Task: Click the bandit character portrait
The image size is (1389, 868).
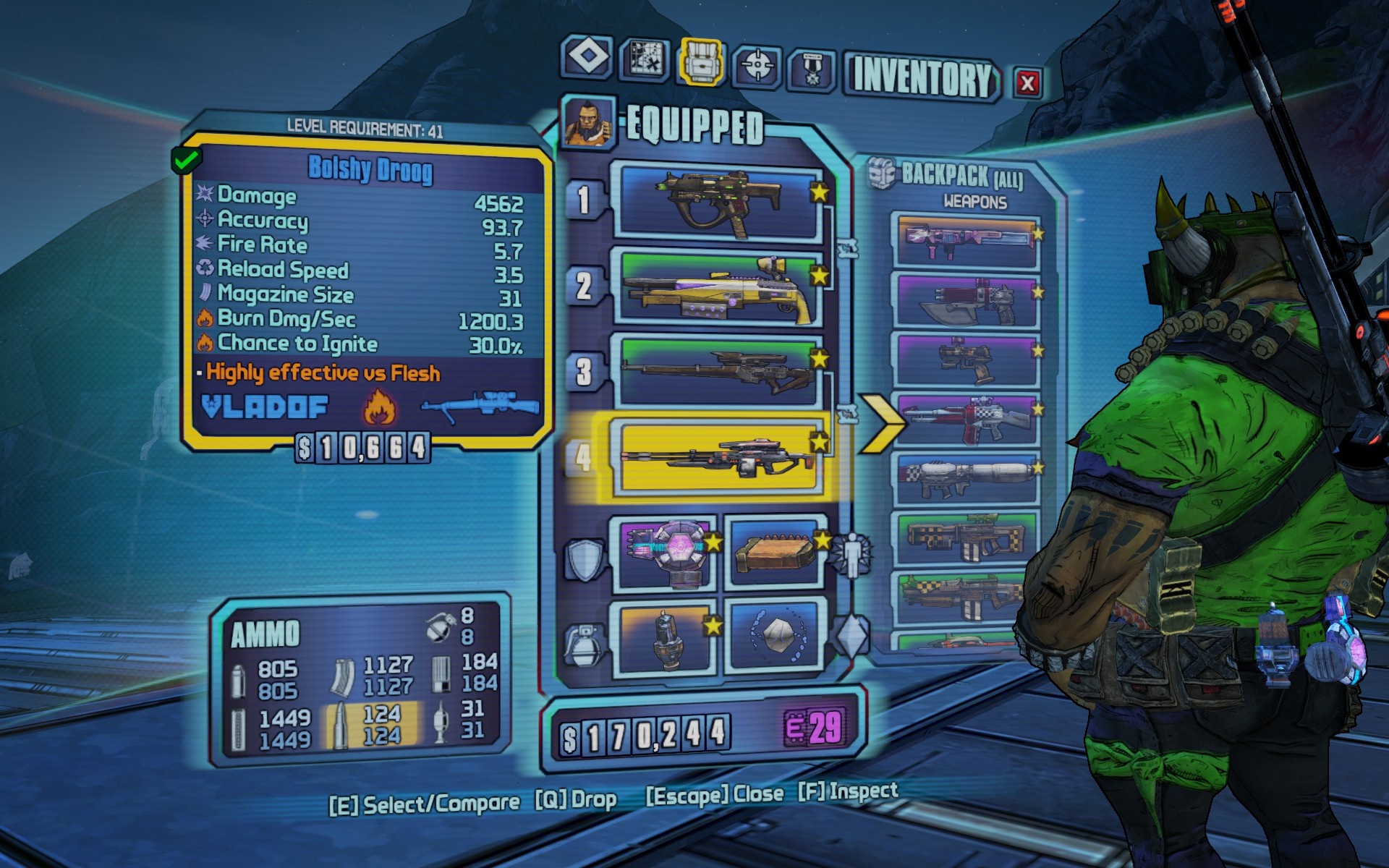Action: pos(587,123)
